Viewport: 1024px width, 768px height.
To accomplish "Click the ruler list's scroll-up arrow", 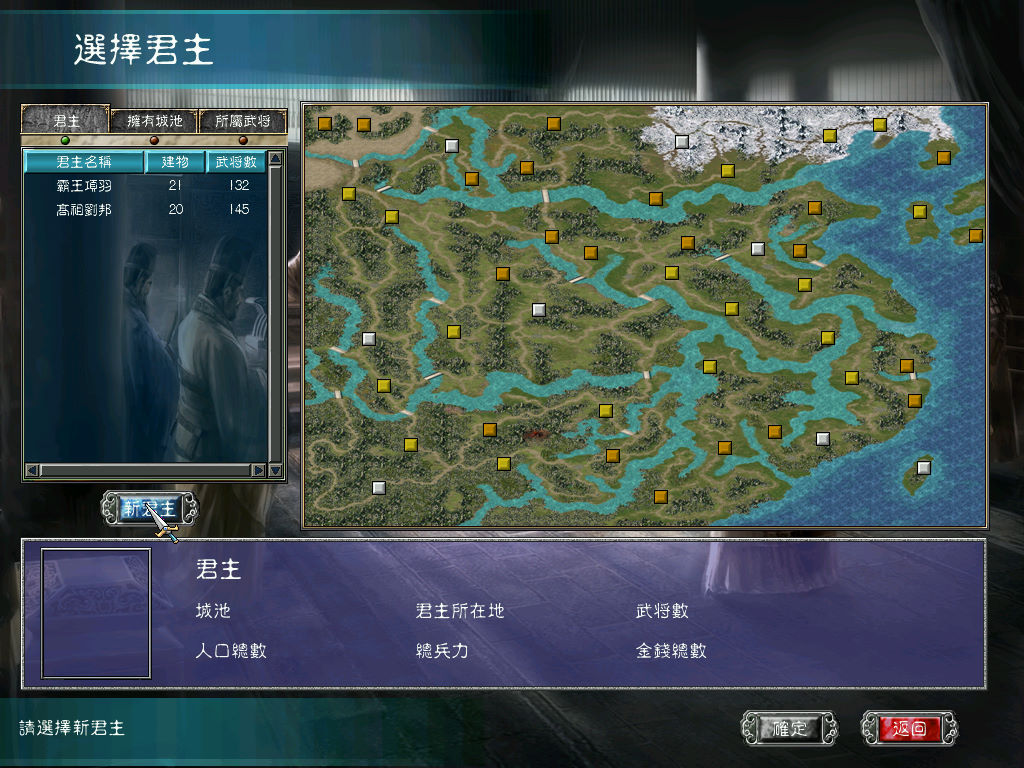I will pos(276,158).
